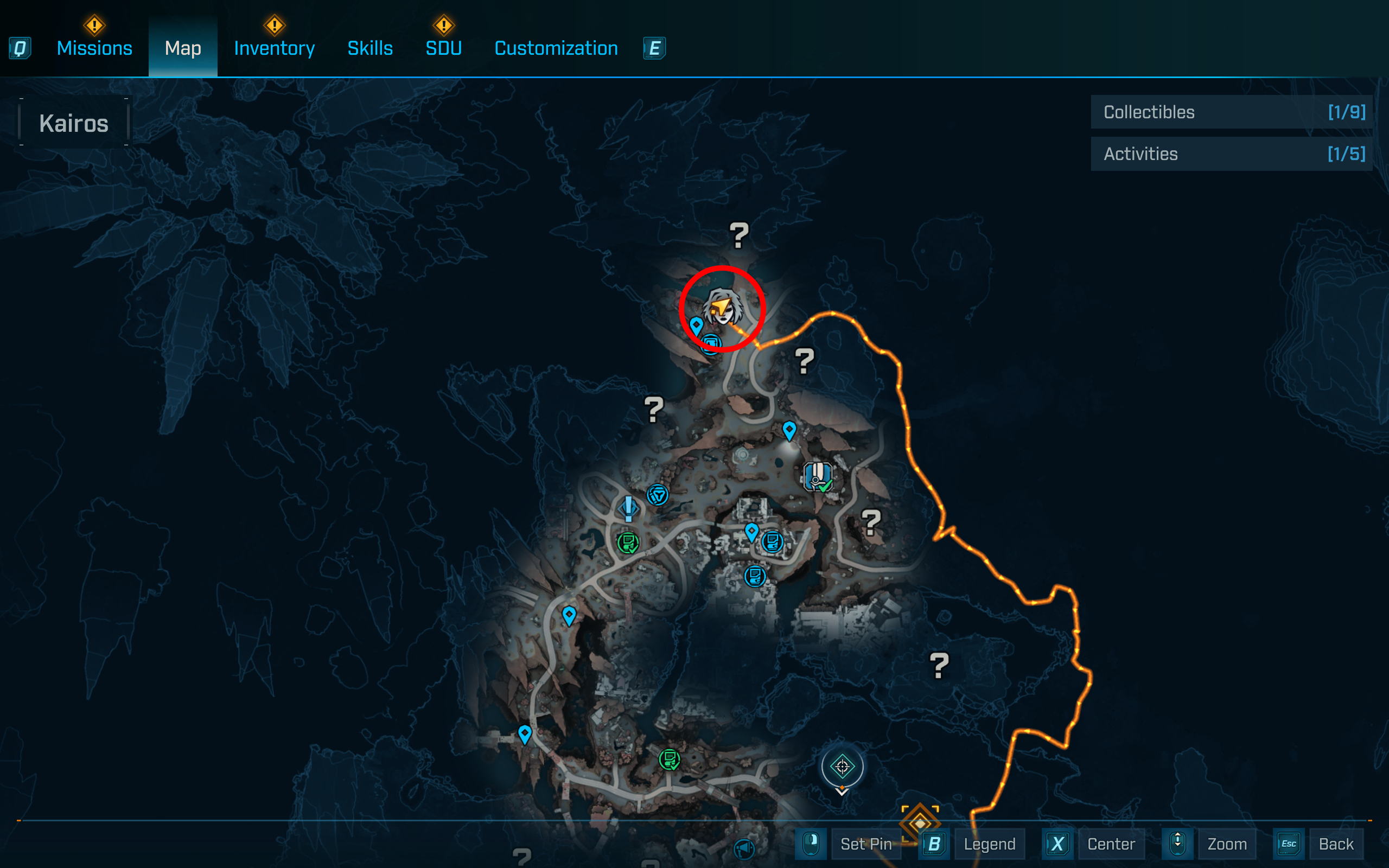The width and height of the screenshot is (1389, 868).
Task: Open the Missions tab
Action: point(94,48)
